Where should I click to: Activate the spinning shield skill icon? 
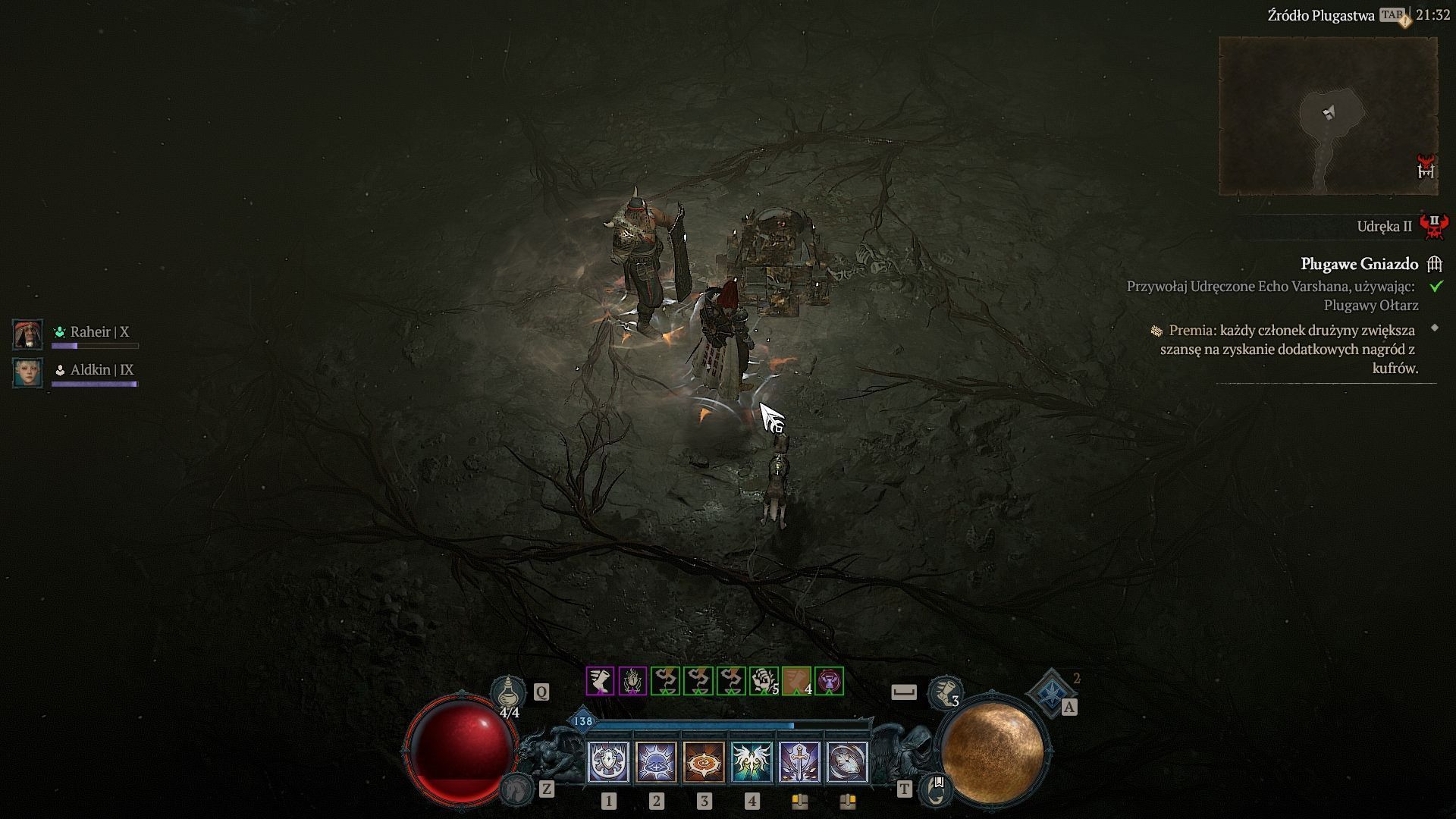pyautogui.click(x=847, y=761)
